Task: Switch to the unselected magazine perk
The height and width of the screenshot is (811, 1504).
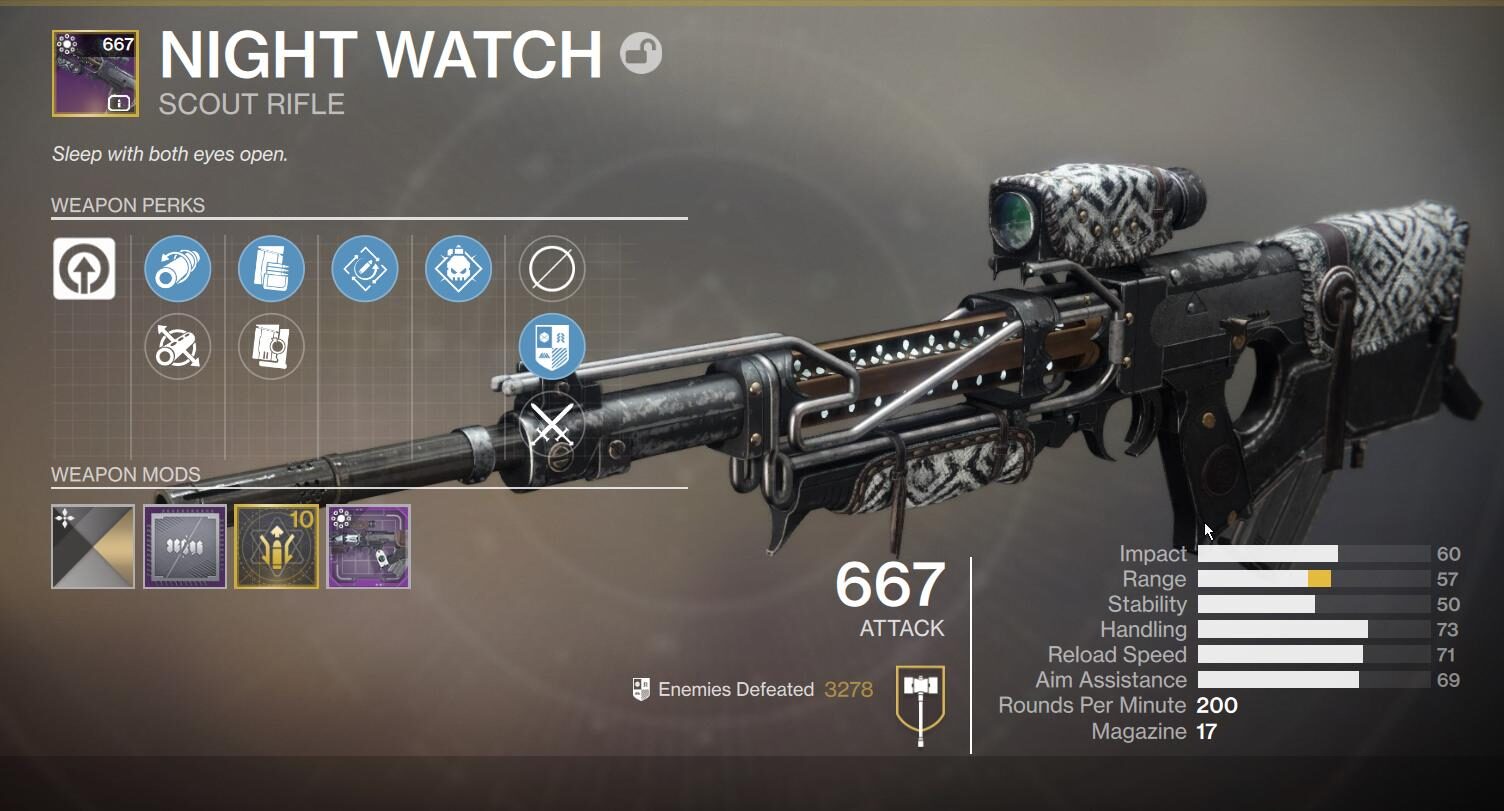Action: (271, 347)
